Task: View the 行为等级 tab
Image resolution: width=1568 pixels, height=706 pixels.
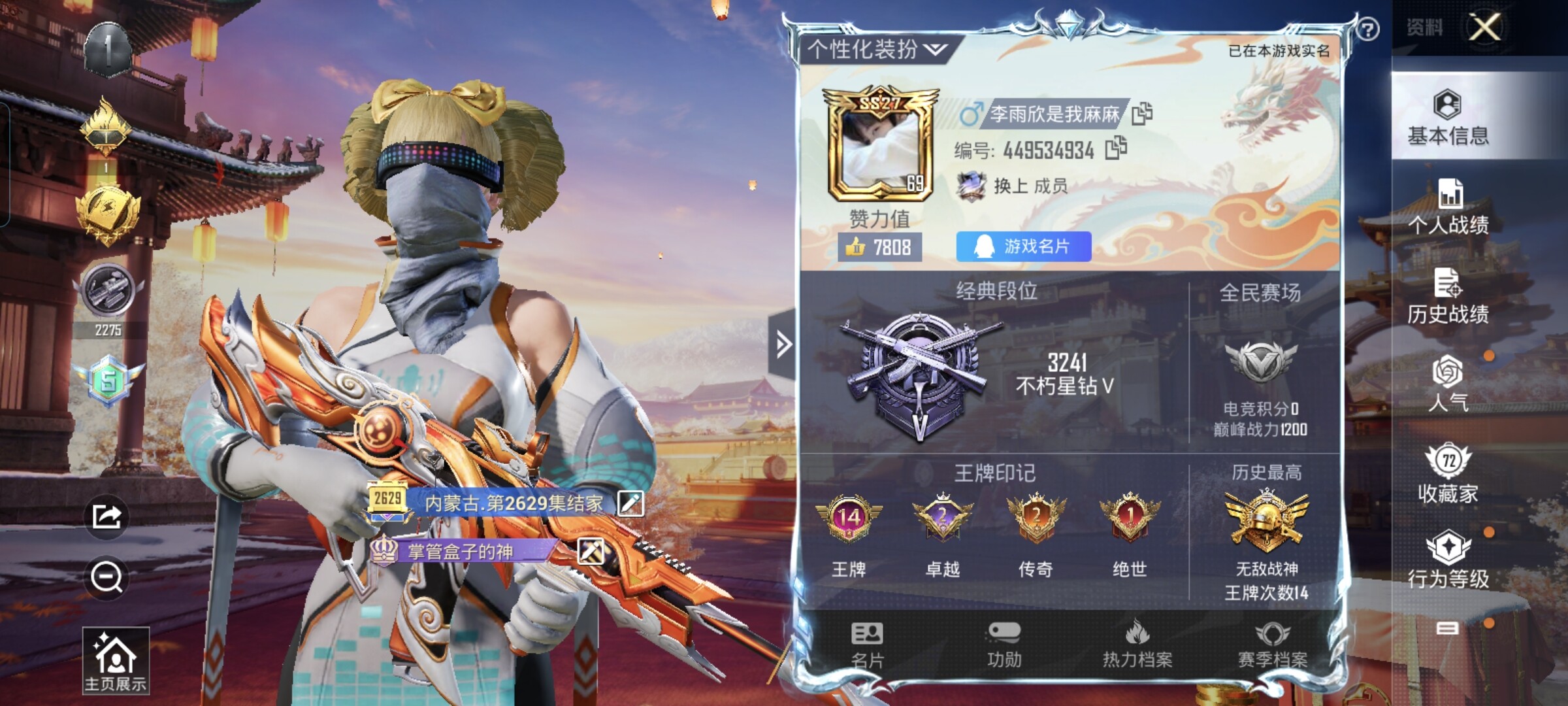Action: [1448, 560]
